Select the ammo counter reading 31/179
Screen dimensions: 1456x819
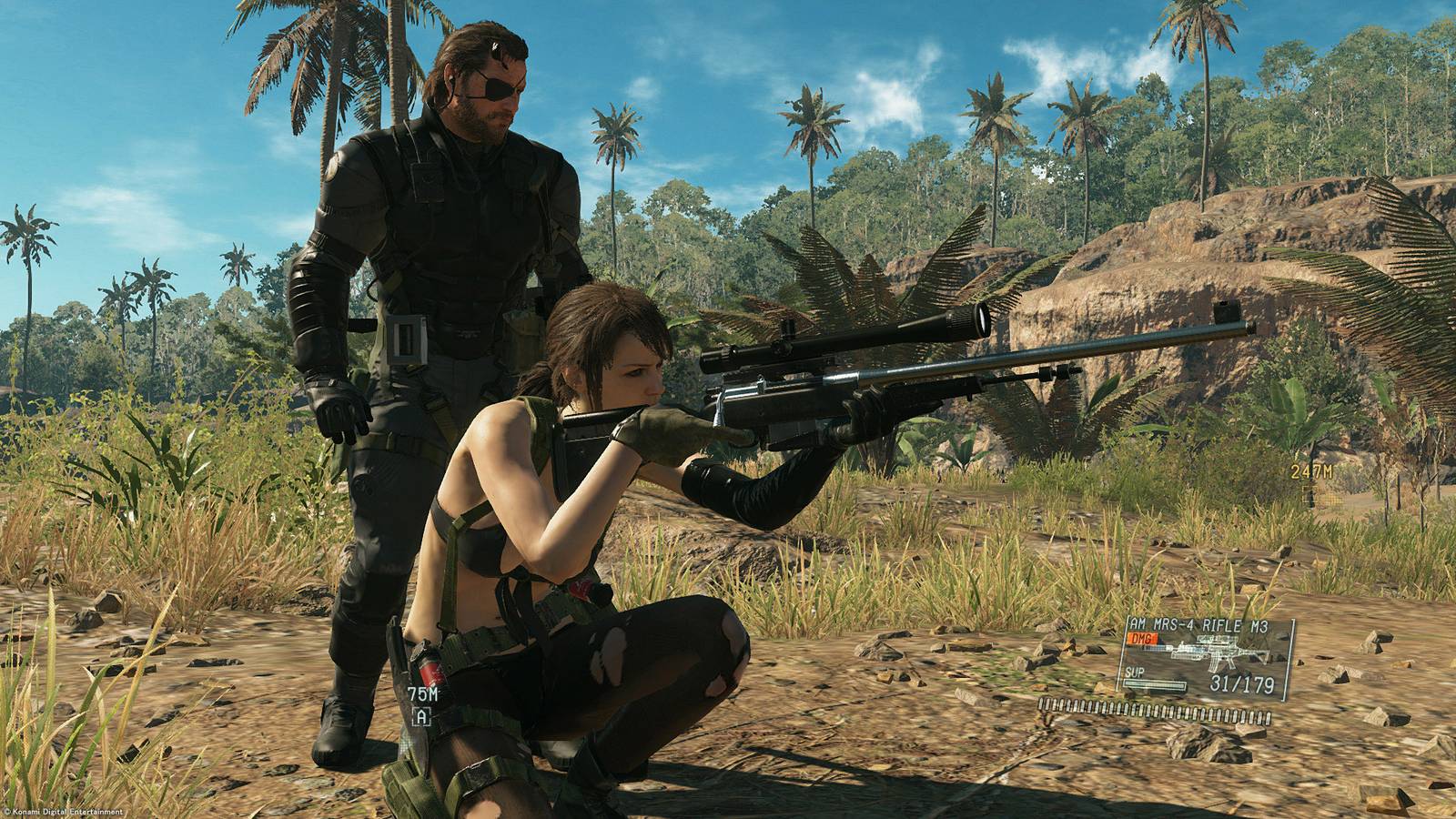[x=1242, y=682]
